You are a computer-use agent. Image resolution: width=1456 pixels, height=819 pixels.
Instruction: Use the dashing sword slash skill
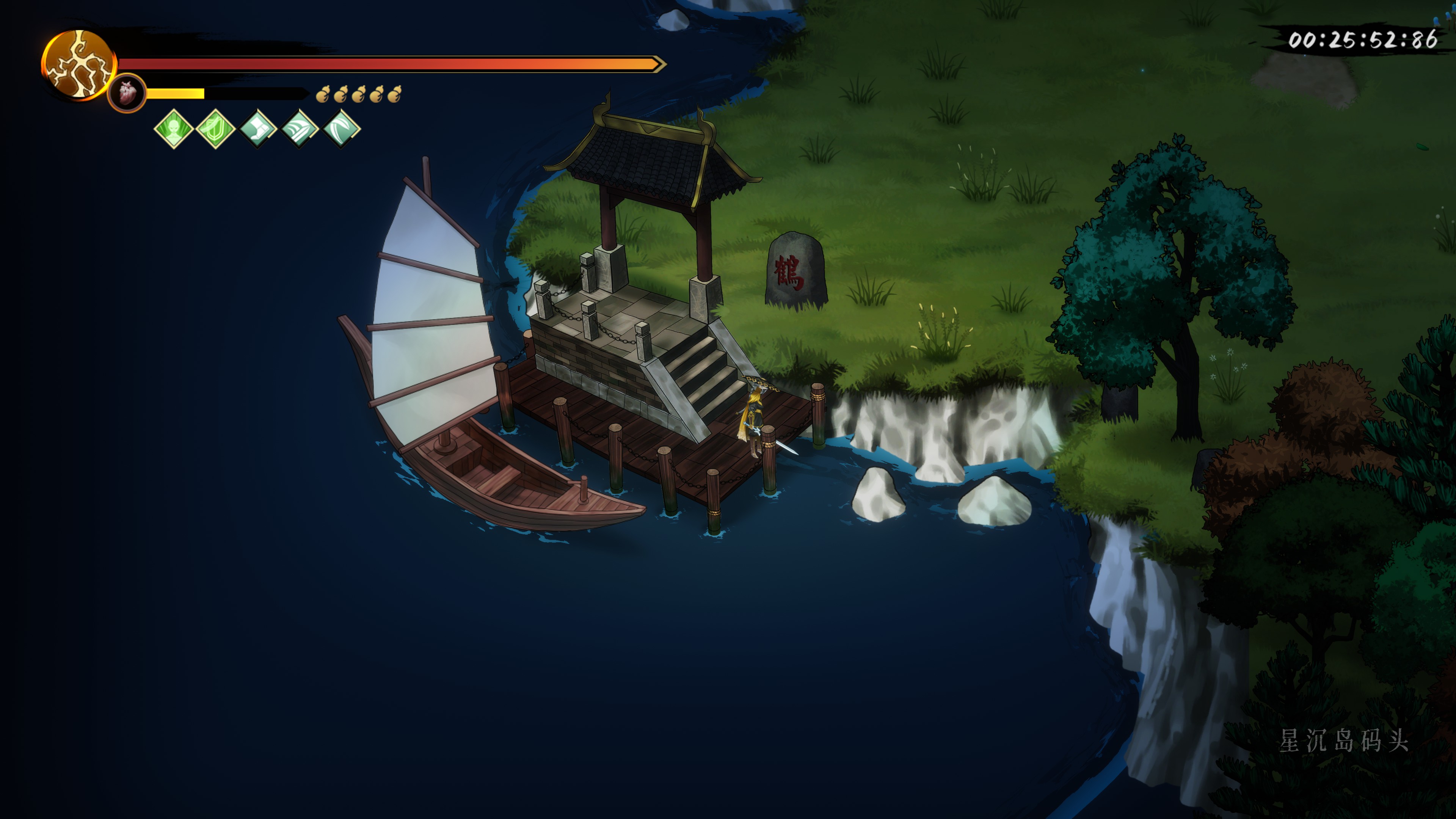coord(300,129)
